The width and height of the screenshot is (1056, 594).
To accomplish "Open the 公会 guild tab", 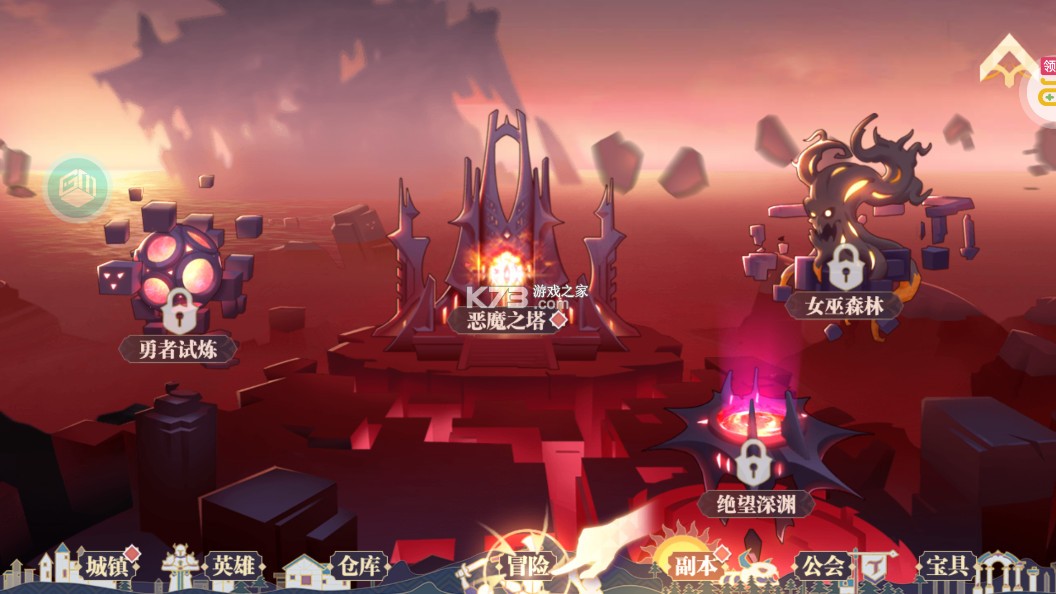I will point(821,565).
